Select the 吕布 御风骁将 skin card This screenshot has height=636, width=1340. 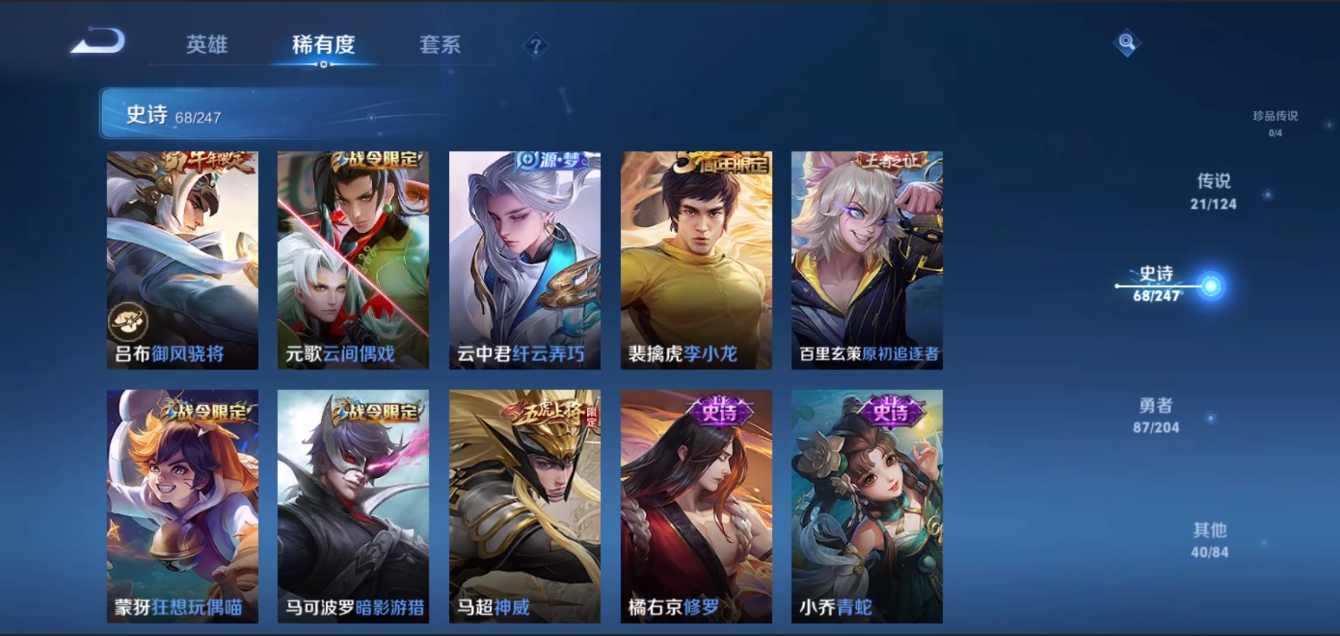(182, 260)
